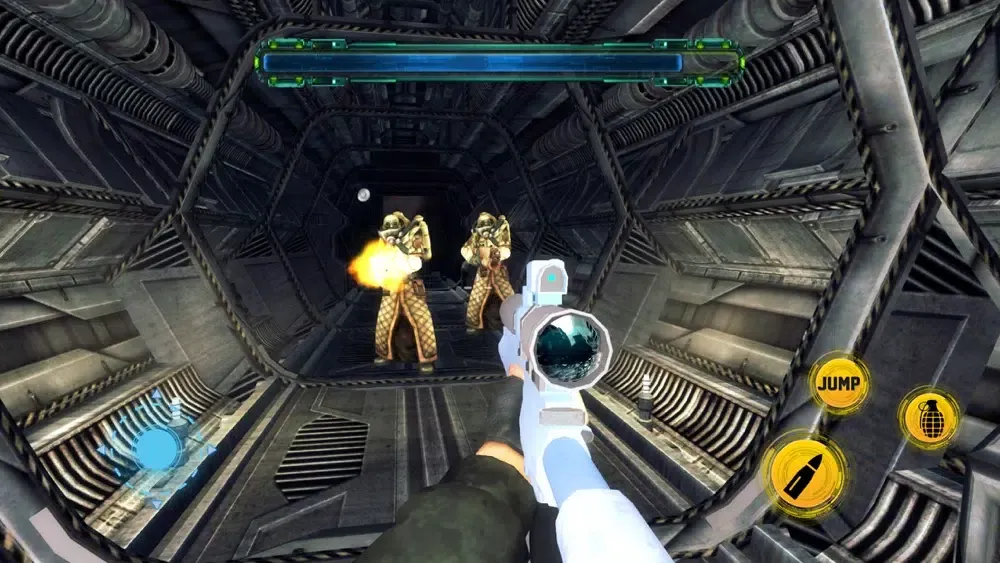
Task: Fire the weapon using the bullet button
Action: coord(804,476)
